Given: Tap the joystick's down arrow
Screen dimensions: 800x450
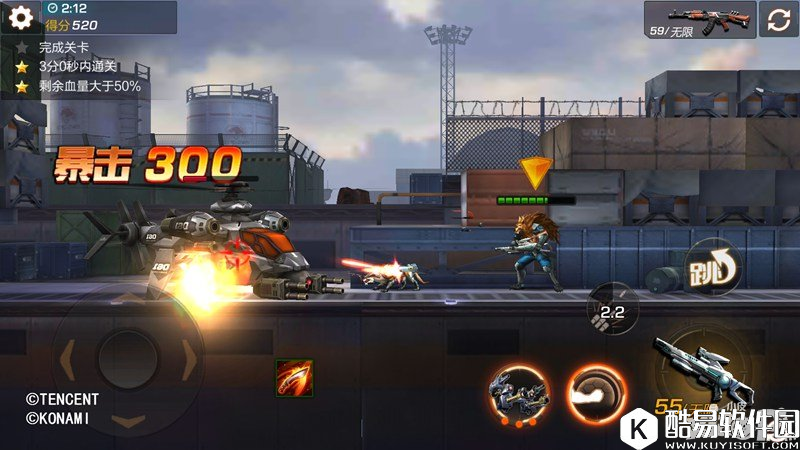Looking at the screenshot, I should (x=127, y=420).
